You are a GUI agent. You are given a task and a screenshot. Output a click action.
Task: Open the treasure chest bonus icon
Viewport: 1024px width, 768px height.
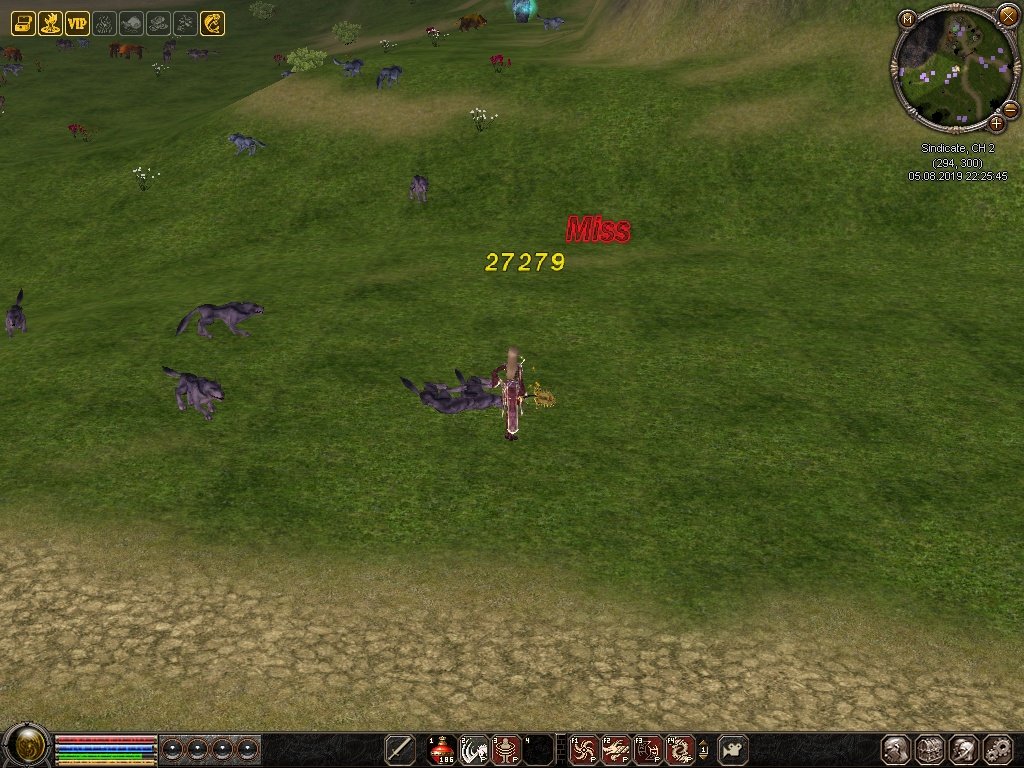[x=22, y=23]
